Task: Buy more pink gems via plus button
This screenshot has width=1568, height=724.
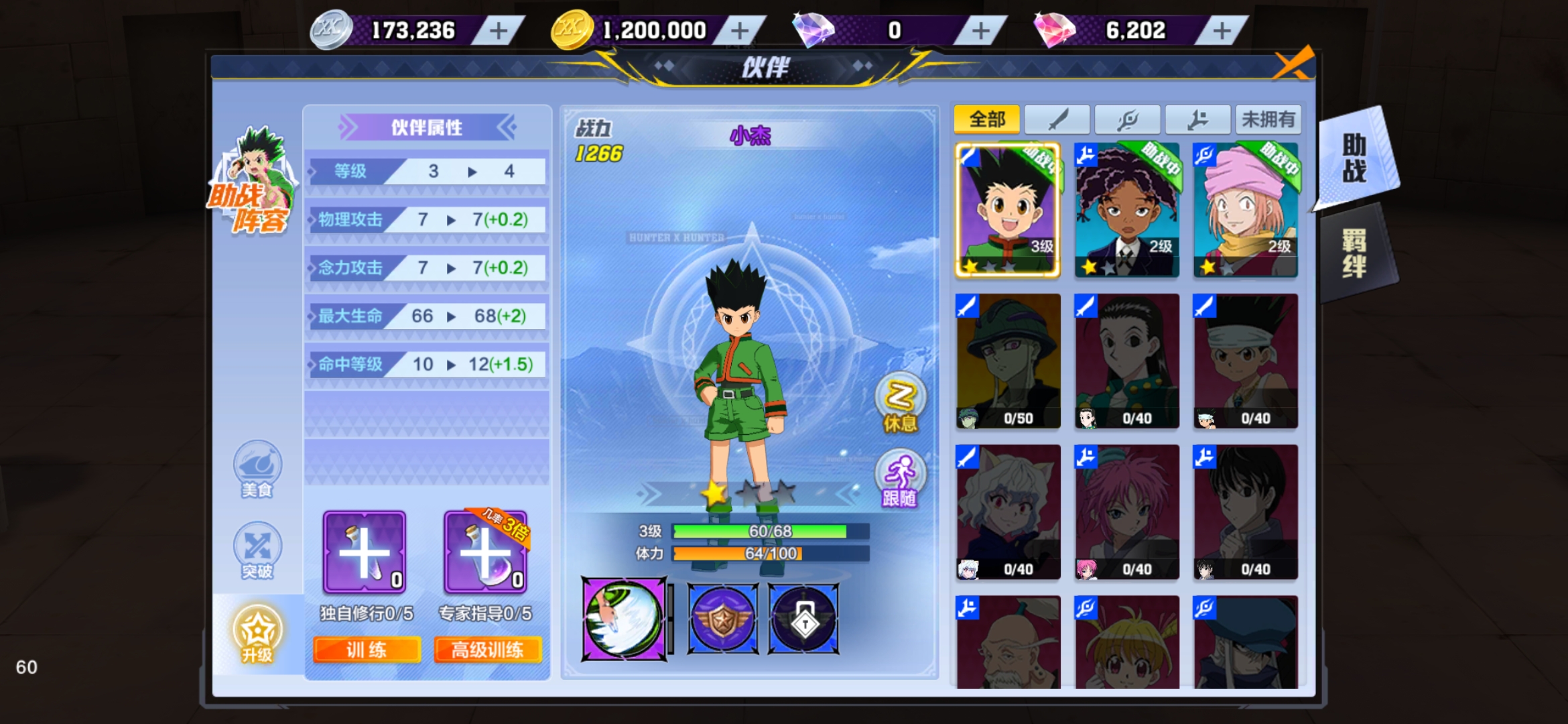Action: click(1221, 31)
